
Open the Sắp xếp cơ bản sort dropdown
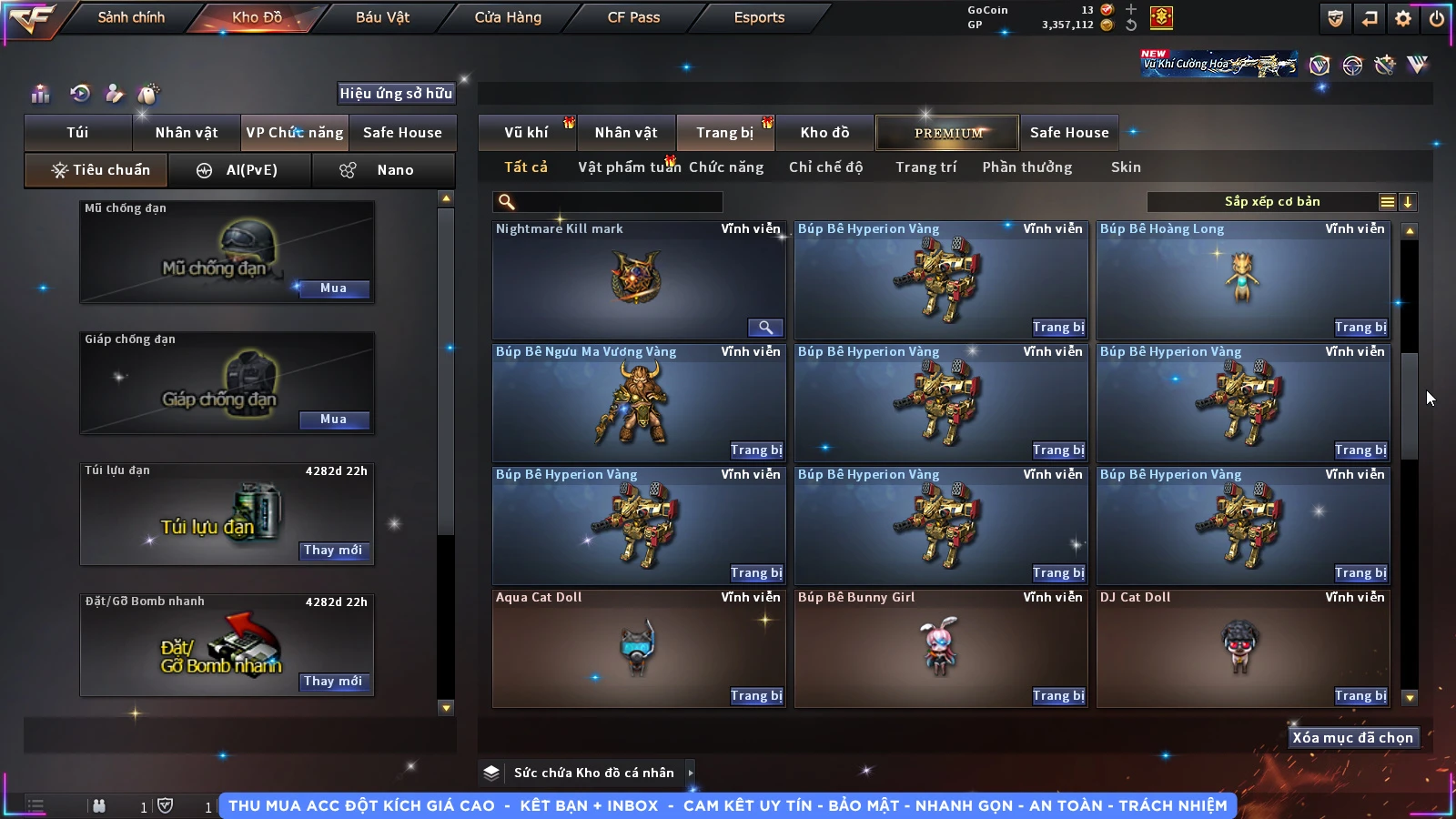pyautogui.click(x=1271, y=202)
